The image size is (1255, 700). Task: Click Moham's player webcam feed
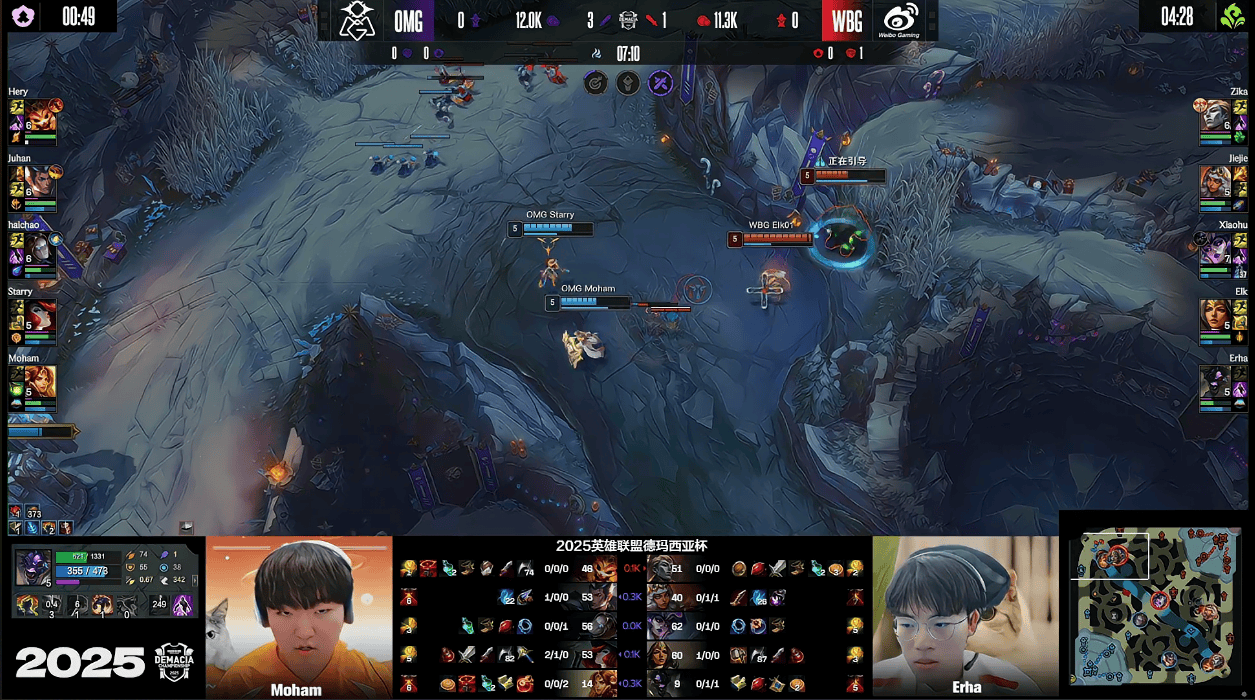click(x=299, y=615)
